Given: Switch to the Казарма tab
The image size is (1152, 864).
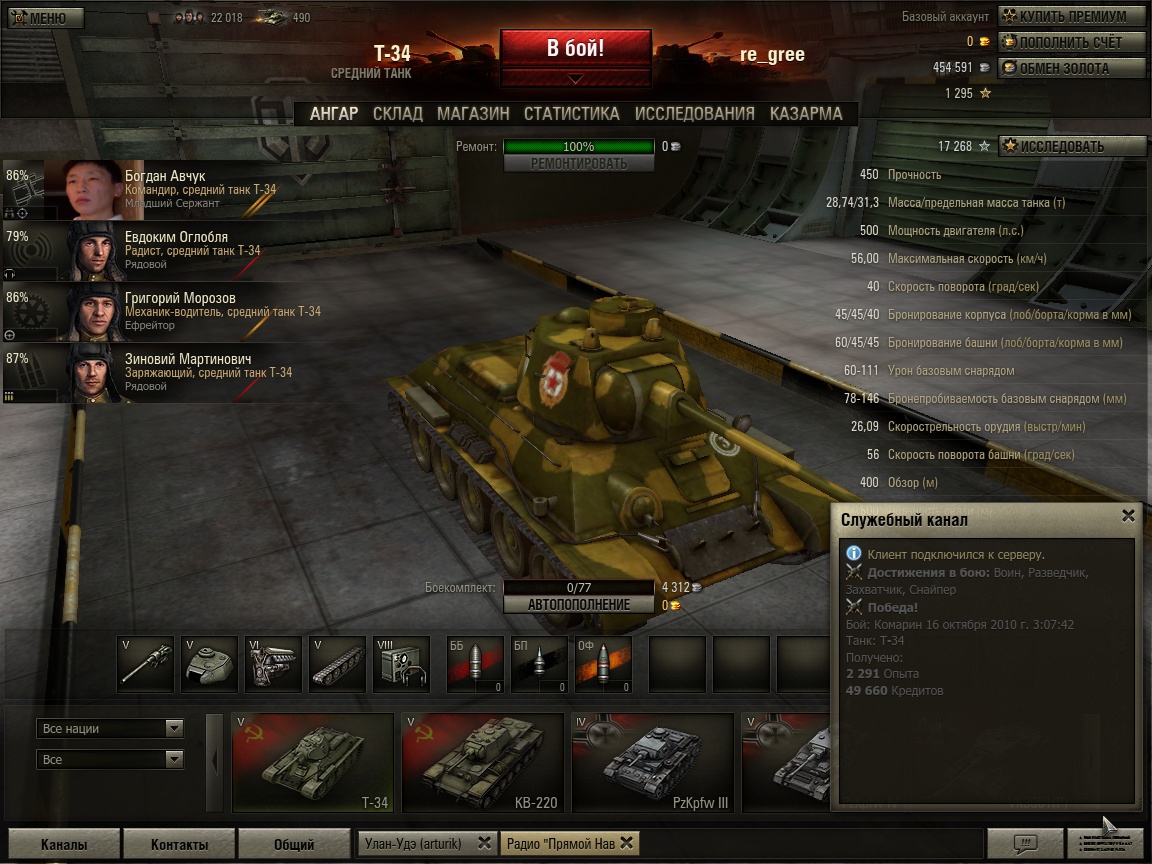Looking at the screenshot, I should [x=806, y=114].
